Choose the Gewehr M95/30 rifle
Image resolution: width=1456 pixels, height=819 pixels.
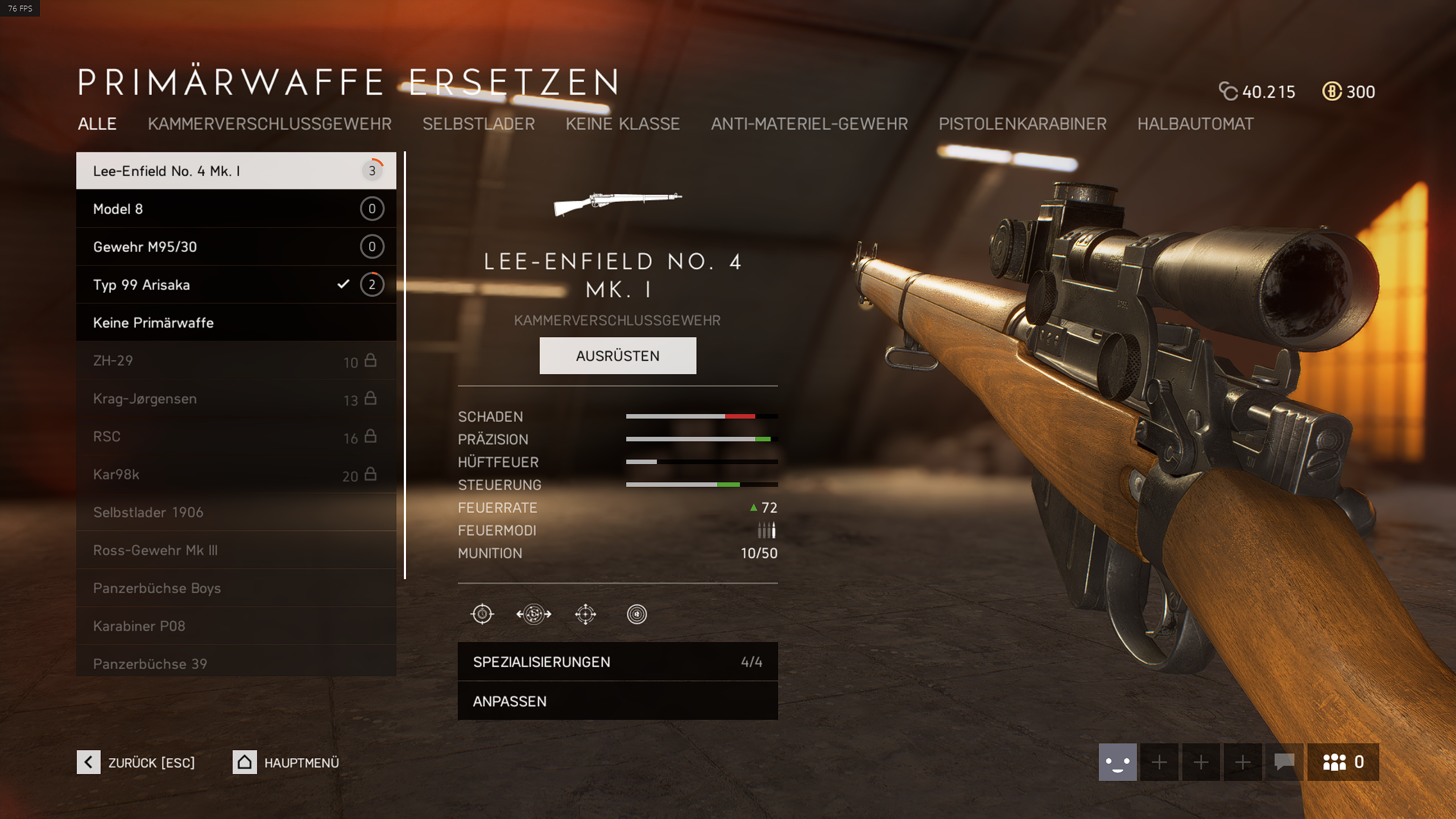(236, 247)
